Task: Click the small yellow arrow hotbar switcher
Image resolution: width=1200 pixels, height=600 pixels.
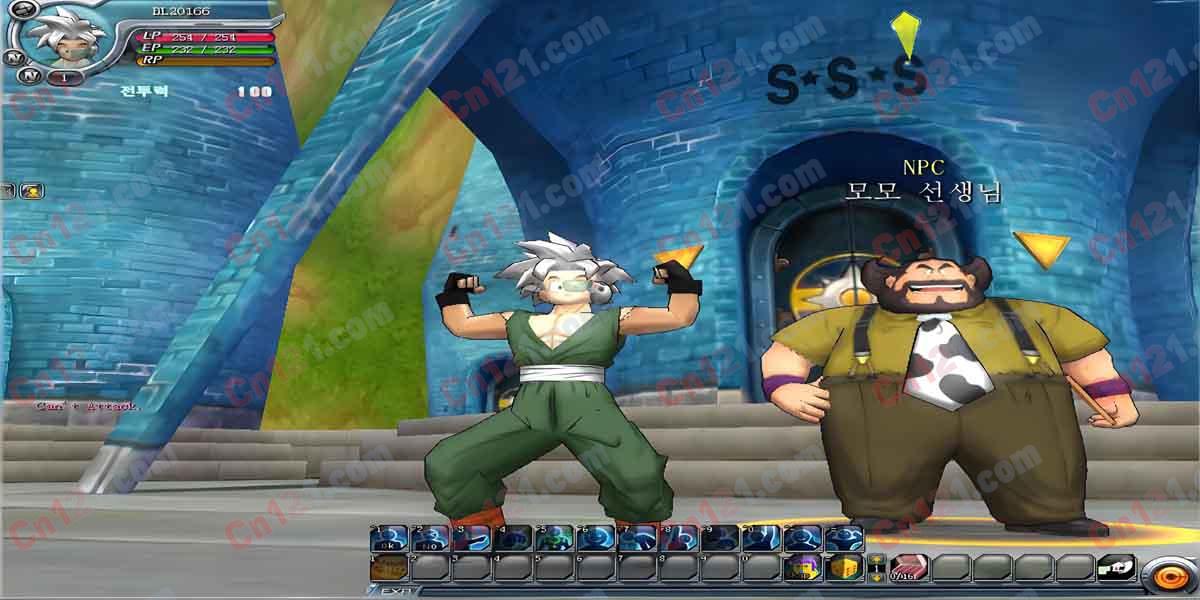Action: point(876,569)
